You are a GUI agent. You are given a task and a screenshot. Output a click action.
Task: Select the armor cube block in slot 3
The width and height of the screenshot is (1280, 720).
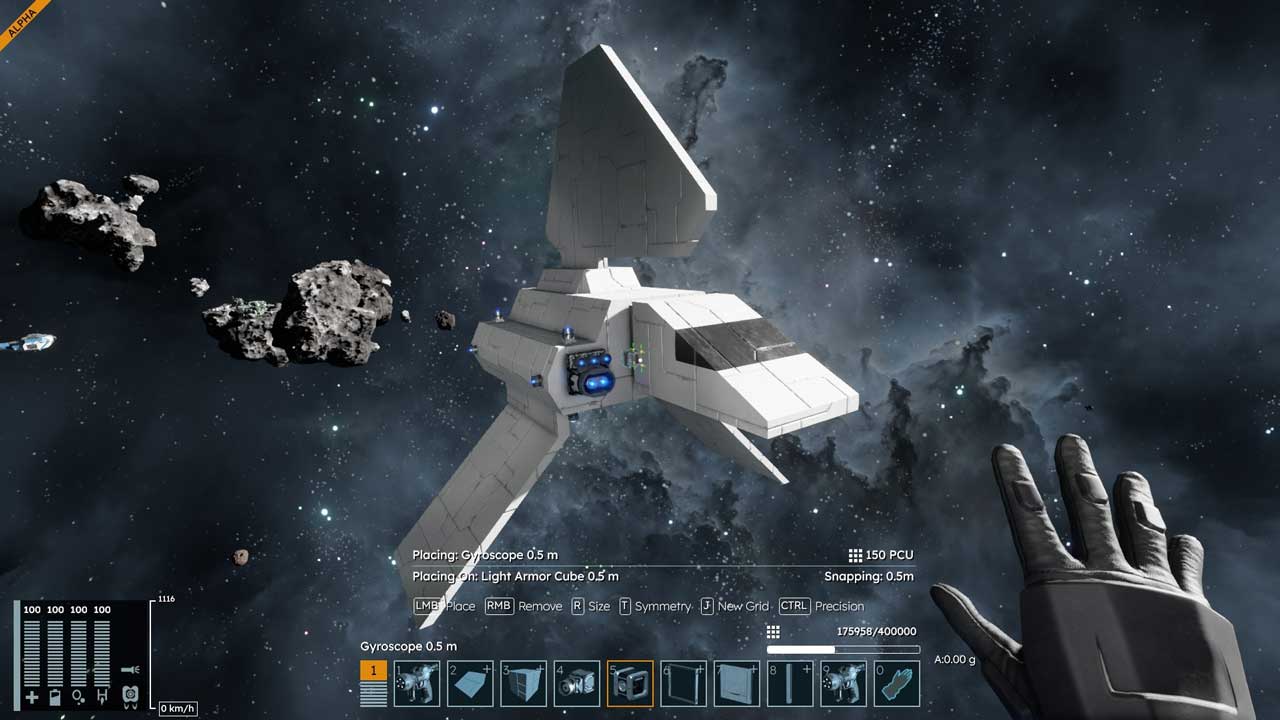click(x=524, y=684)
